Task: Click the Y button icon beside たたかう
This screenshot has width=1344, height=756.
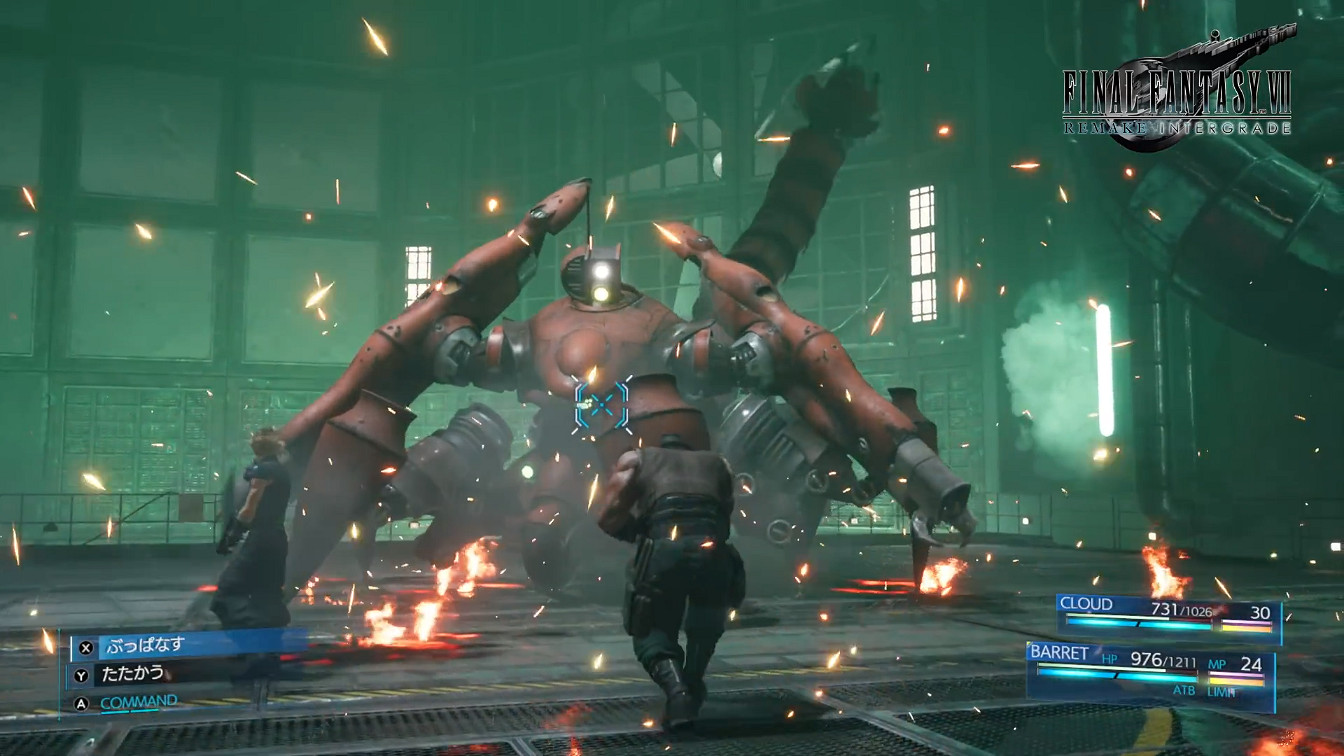Action: [81, 676]
